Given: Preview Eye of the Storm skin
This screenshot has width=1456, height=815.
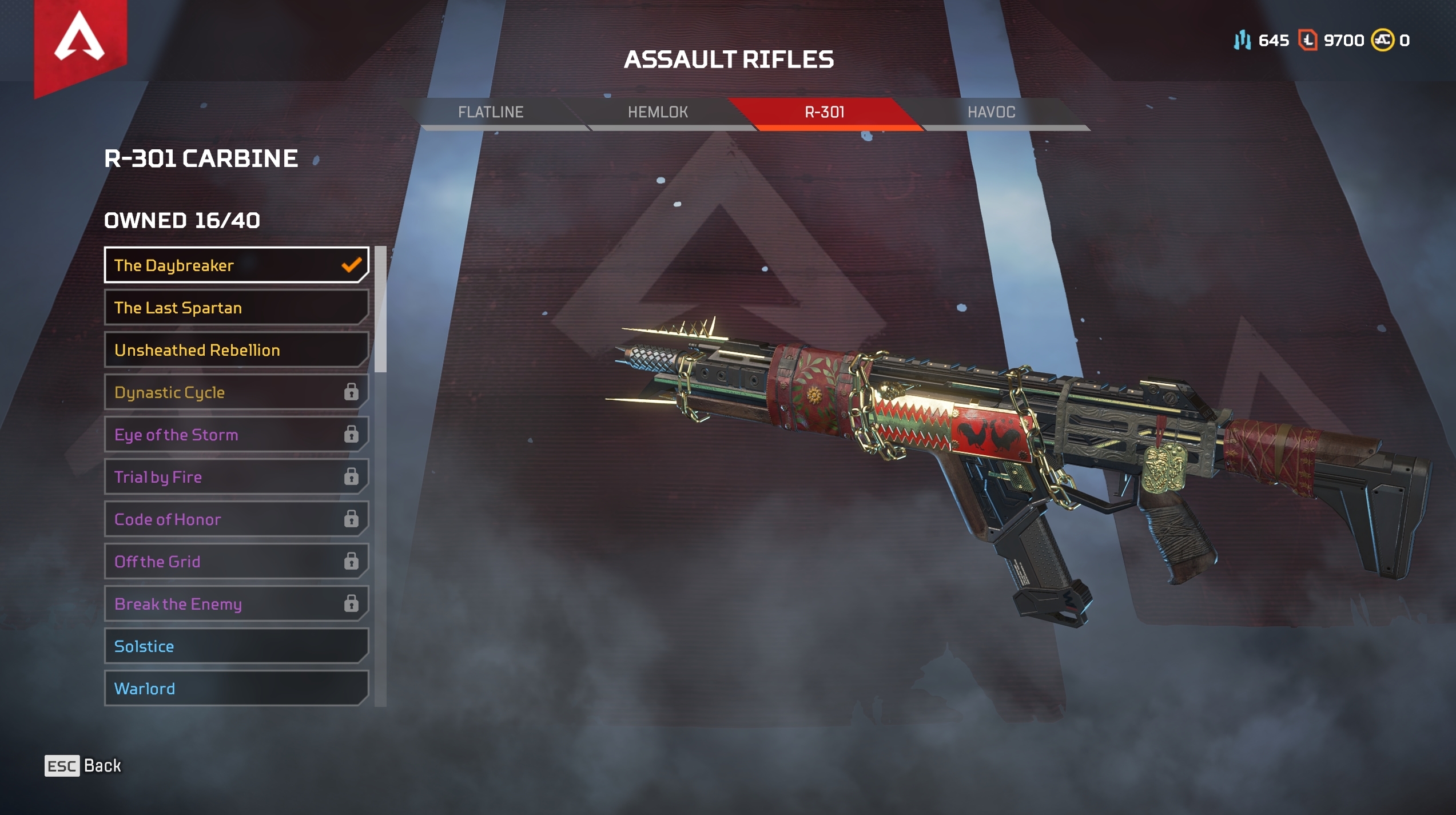Looking at the screenshot, I should [x=236, y=435].
